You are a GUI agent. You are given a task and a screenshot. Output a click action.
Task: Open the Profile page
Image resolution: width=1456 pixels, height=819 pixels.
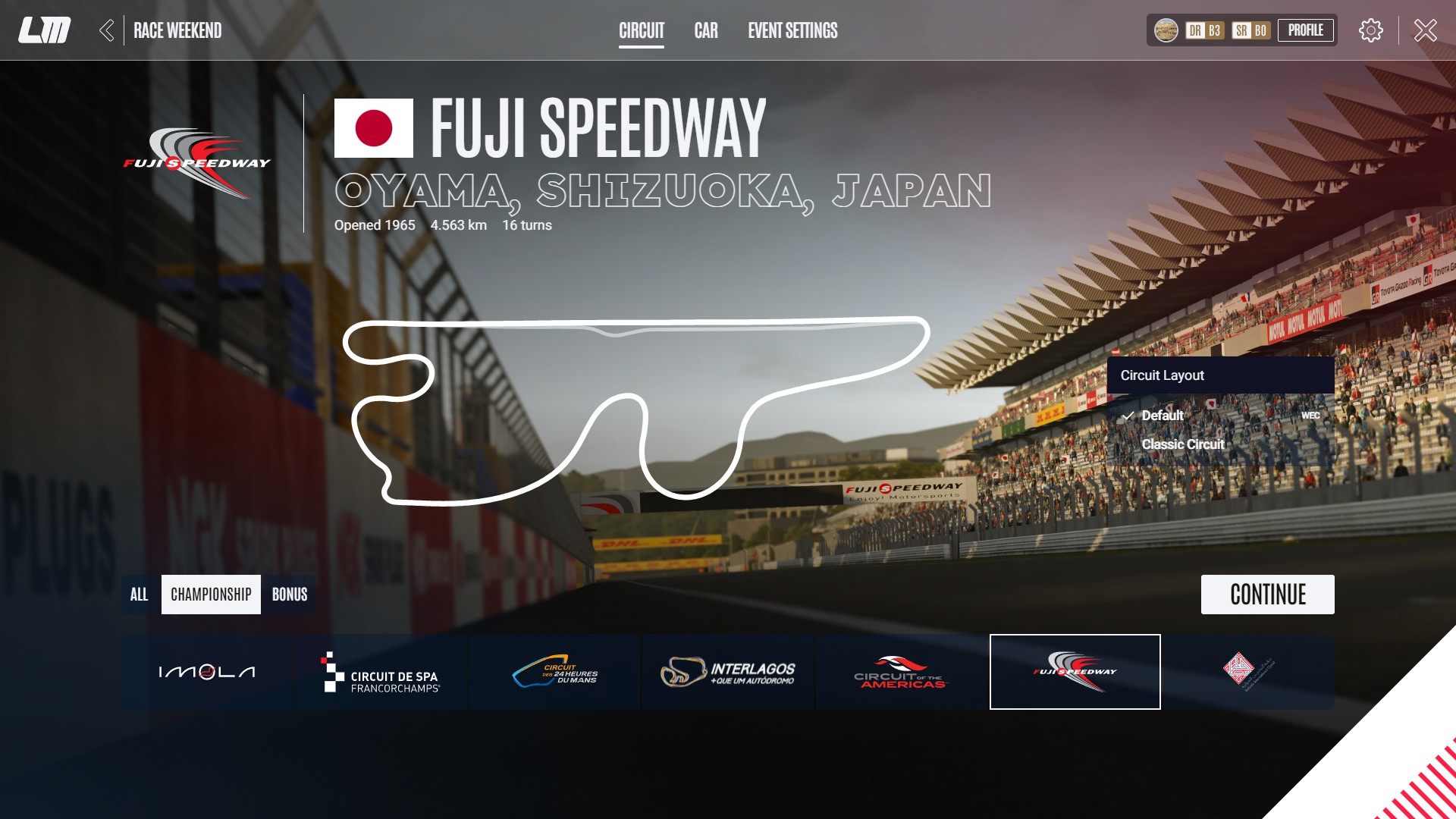coord(1306,30)
